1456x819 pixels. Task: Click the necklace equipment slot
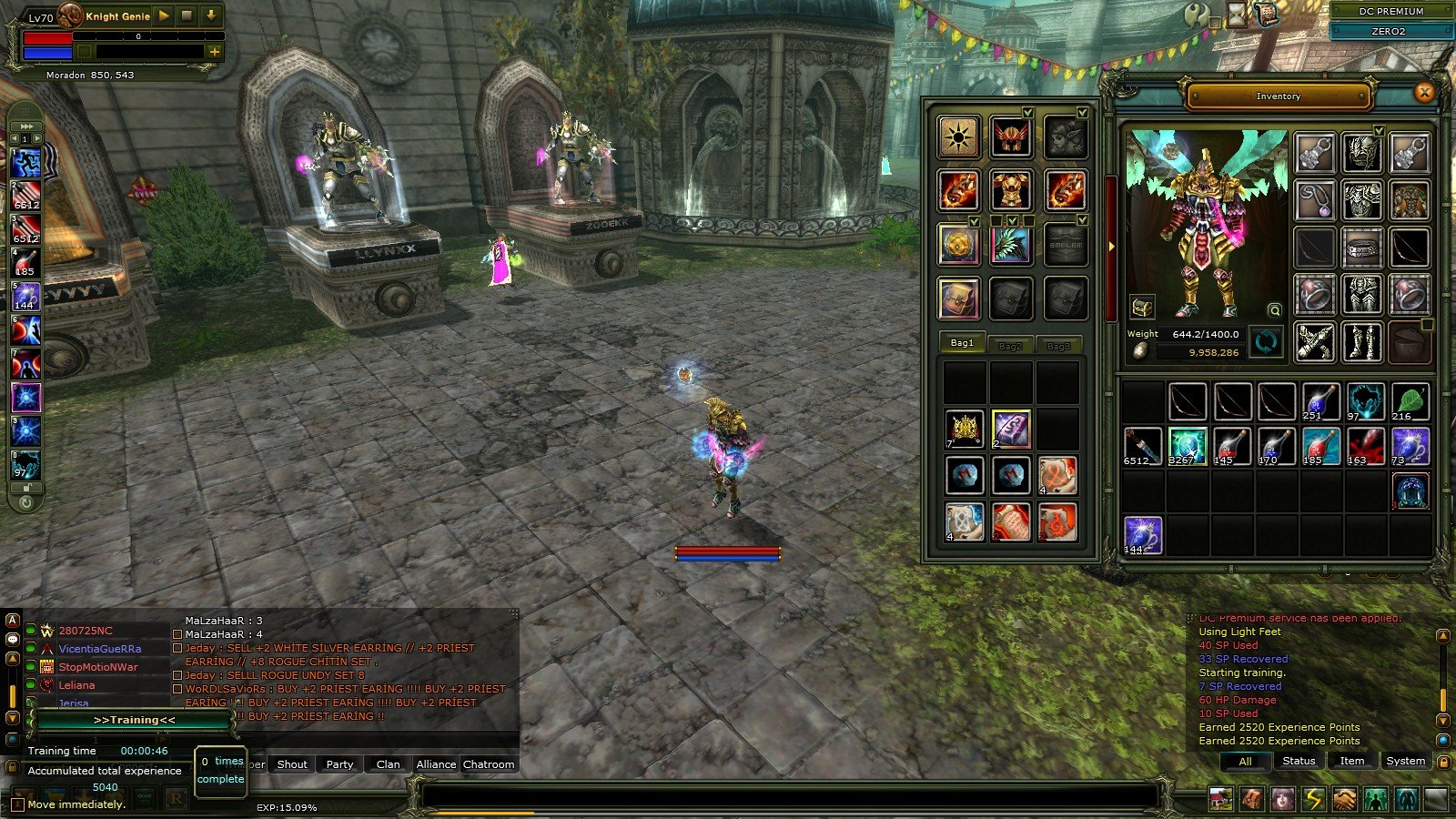click(x=1315, y=200)
